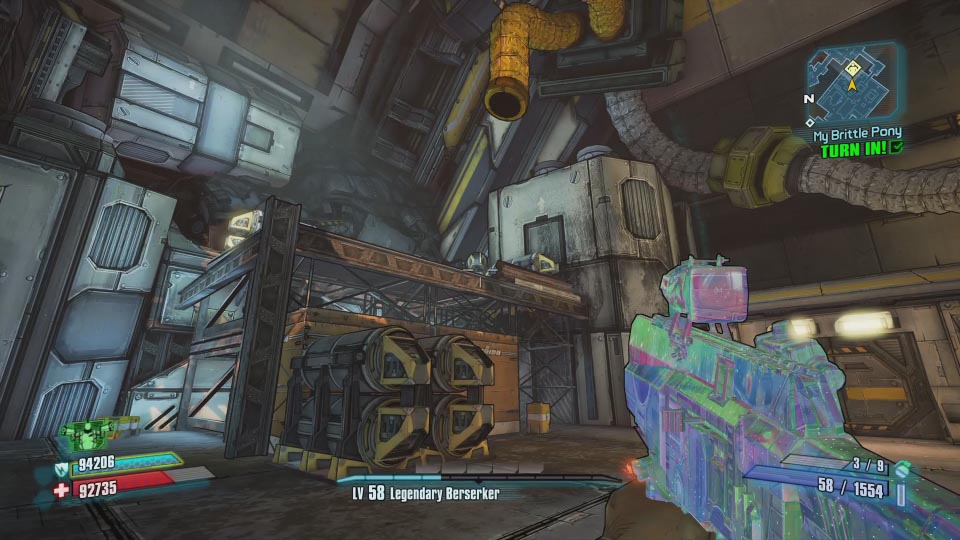Screen dimensions: 960x540
Task: Click the grenade icon beside ammo count
Action: (x=903, y=469)
